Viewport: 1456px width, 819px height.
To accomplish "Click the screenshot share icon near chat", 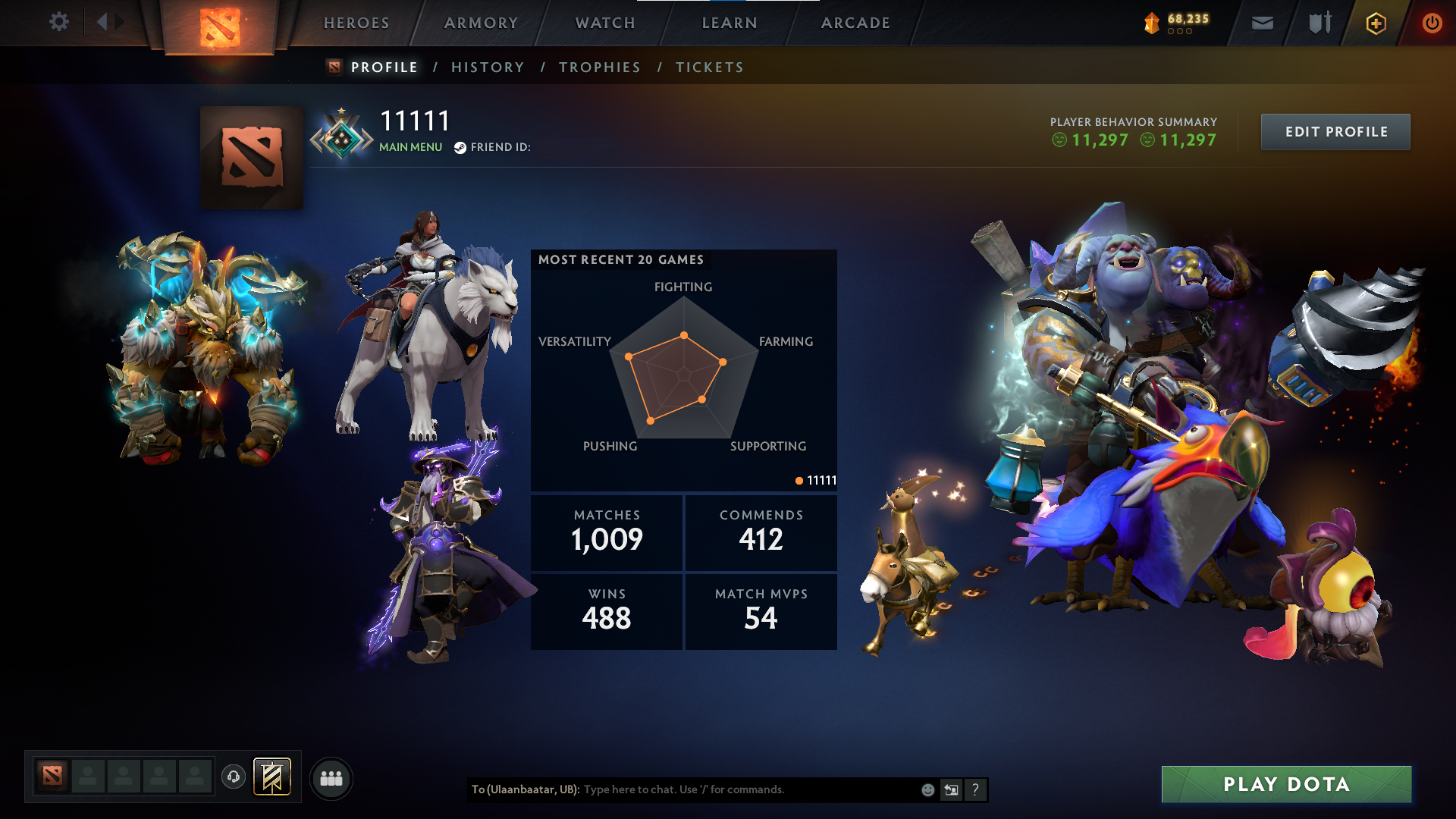I will 951,789.
